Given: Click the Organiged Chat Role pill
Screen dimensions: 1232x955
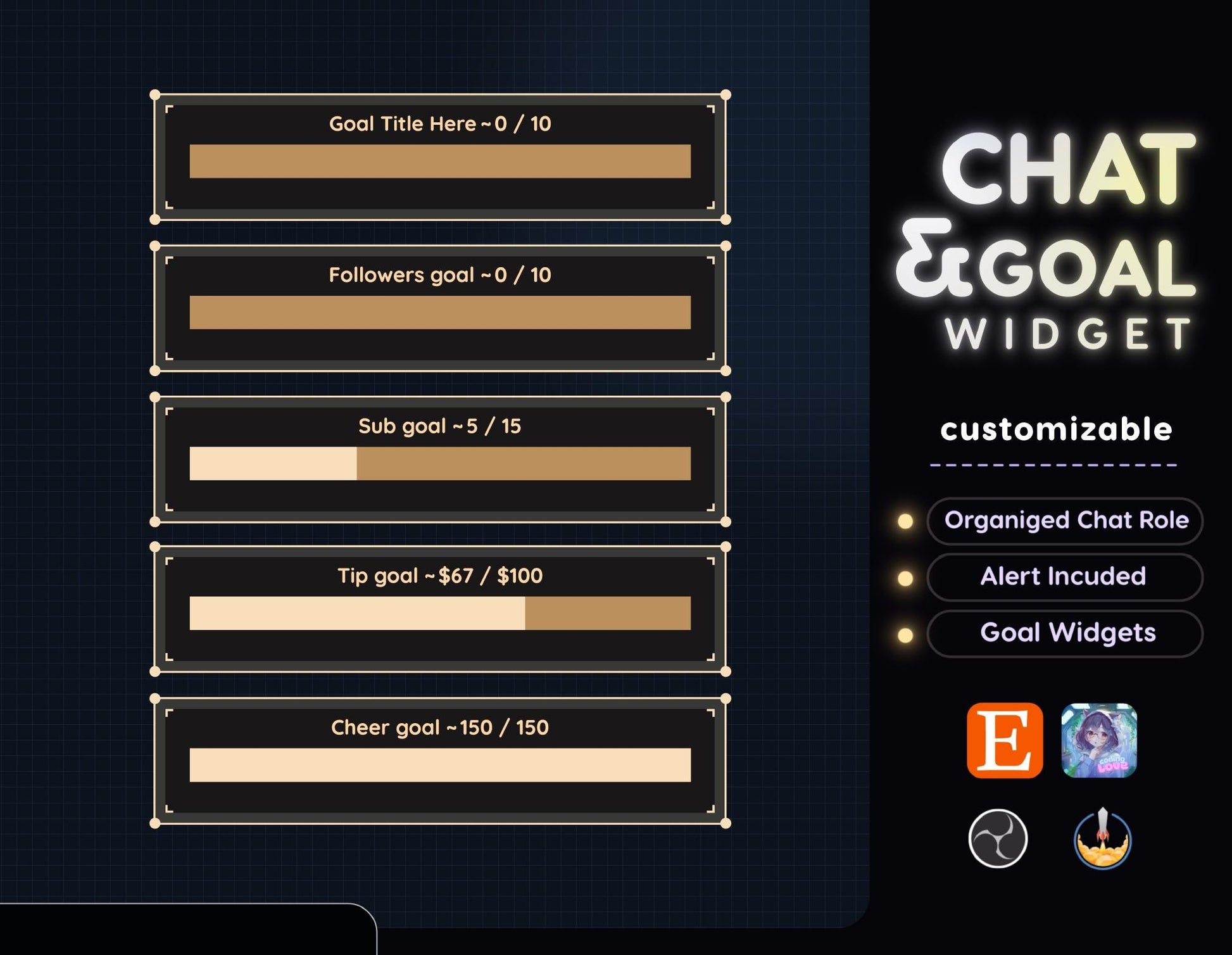Looking at the screenshot, I should (1065, 521).
